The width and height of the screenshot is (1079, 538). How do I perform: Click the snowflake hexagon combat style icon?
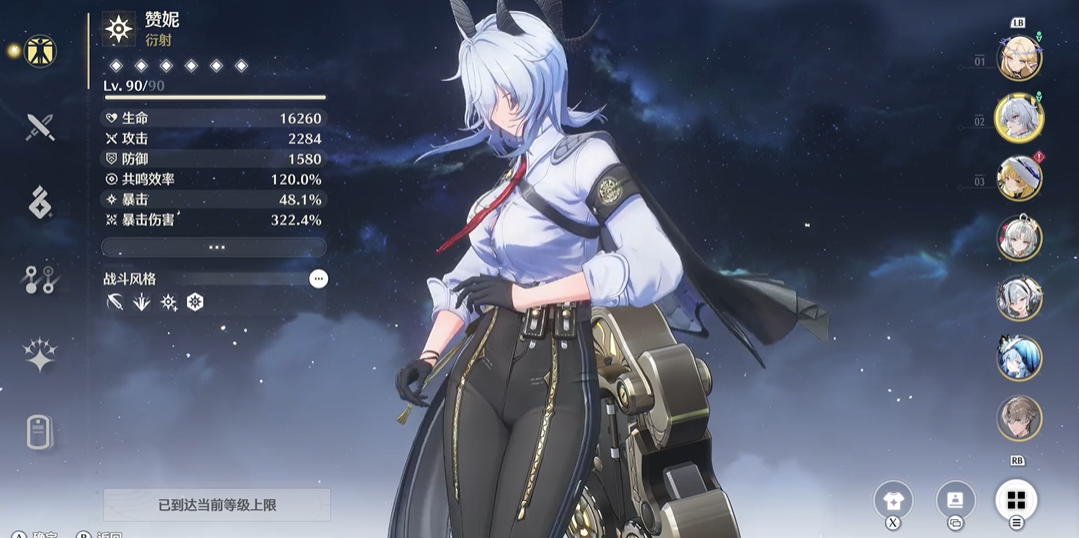click(195, 302)
